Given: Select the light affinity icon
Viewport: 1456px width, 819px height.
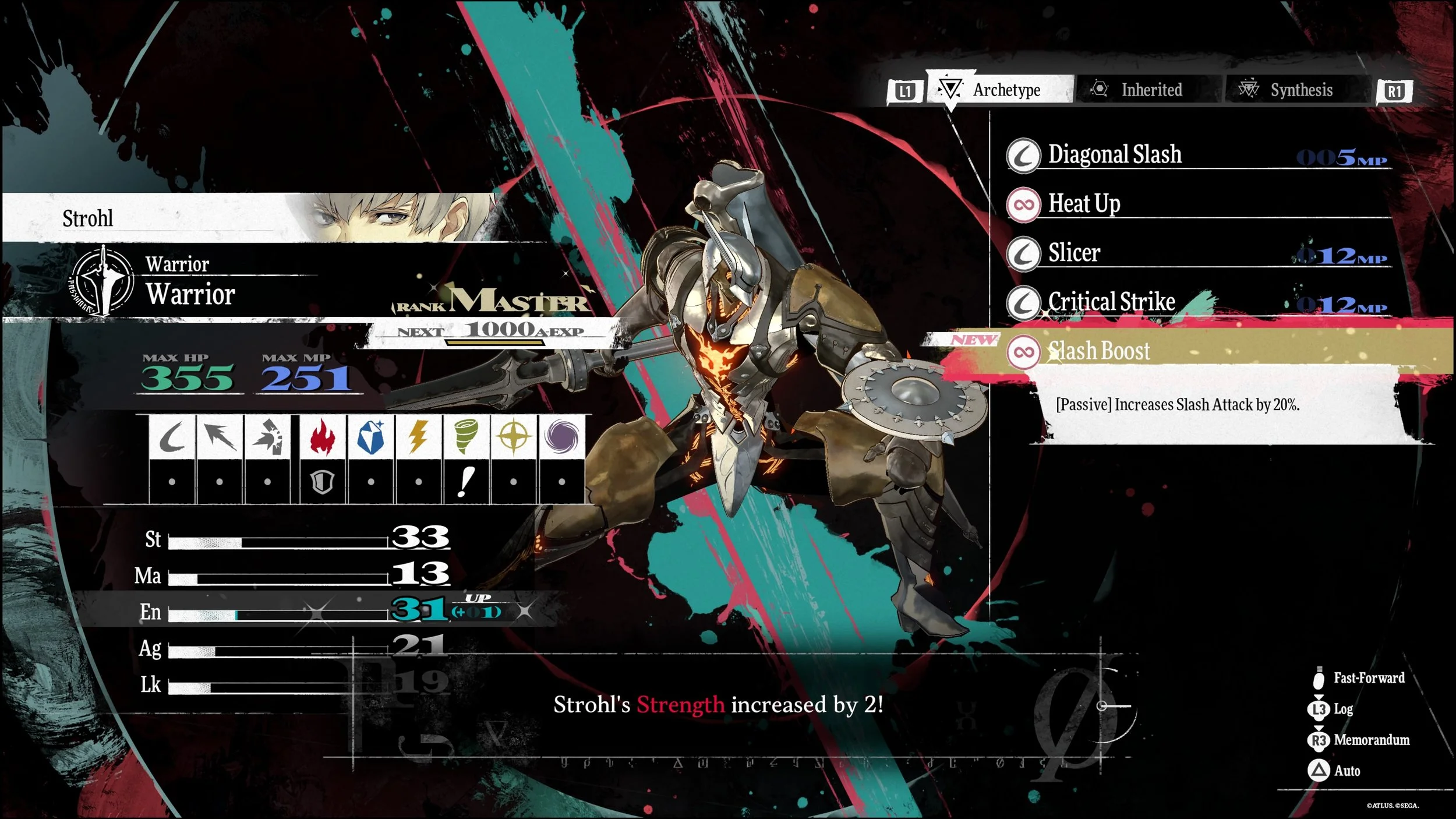Looking at the screenshot, I should click(513, 437).
